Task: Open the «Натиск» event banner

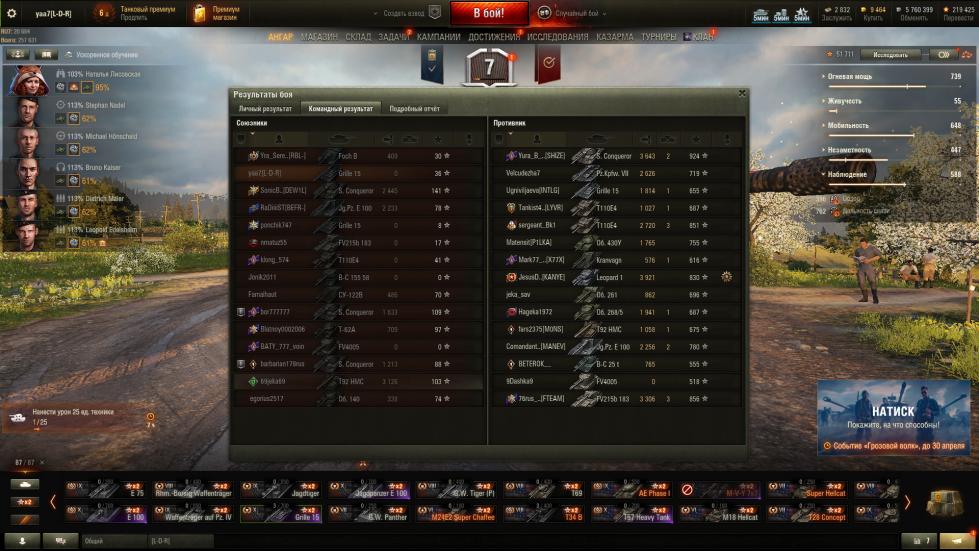Action: pos(895,417)
